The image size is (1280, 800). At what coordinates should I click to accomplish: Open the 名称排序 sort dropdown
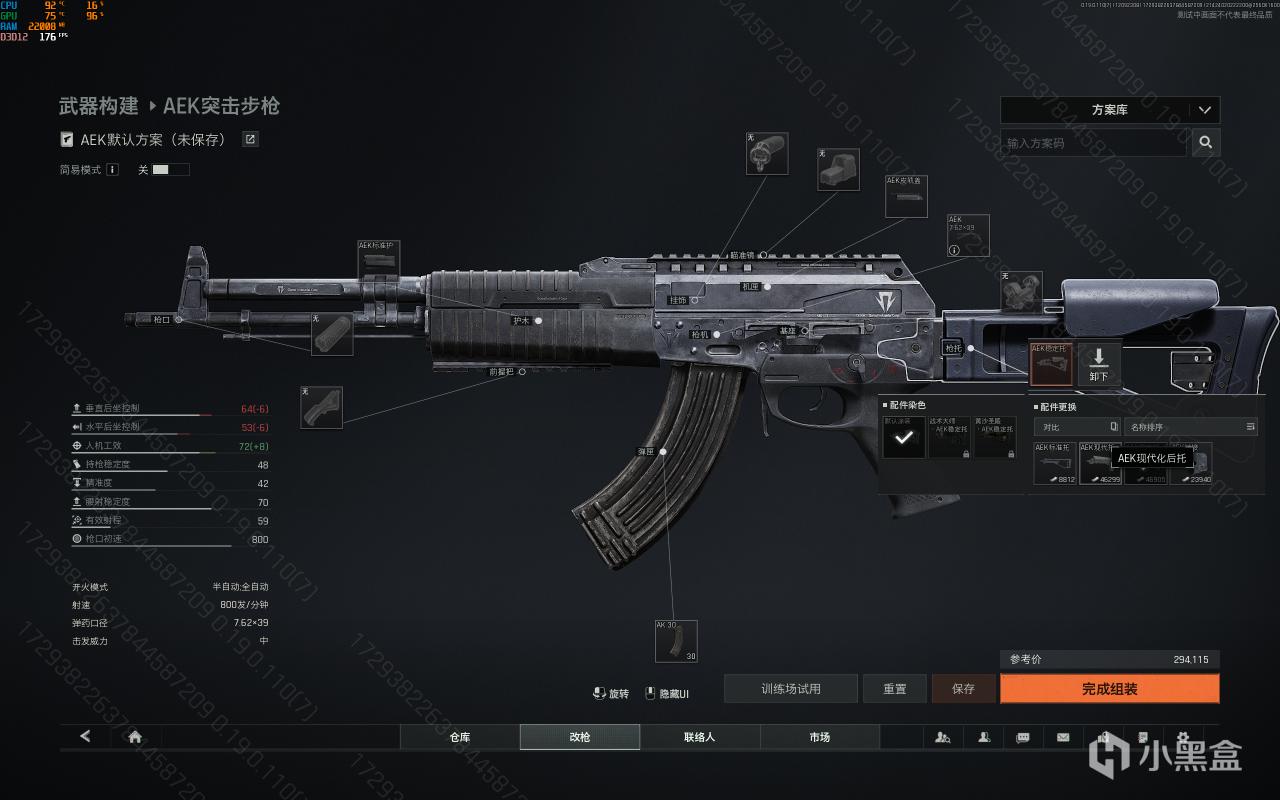[x=1190, y=427]
